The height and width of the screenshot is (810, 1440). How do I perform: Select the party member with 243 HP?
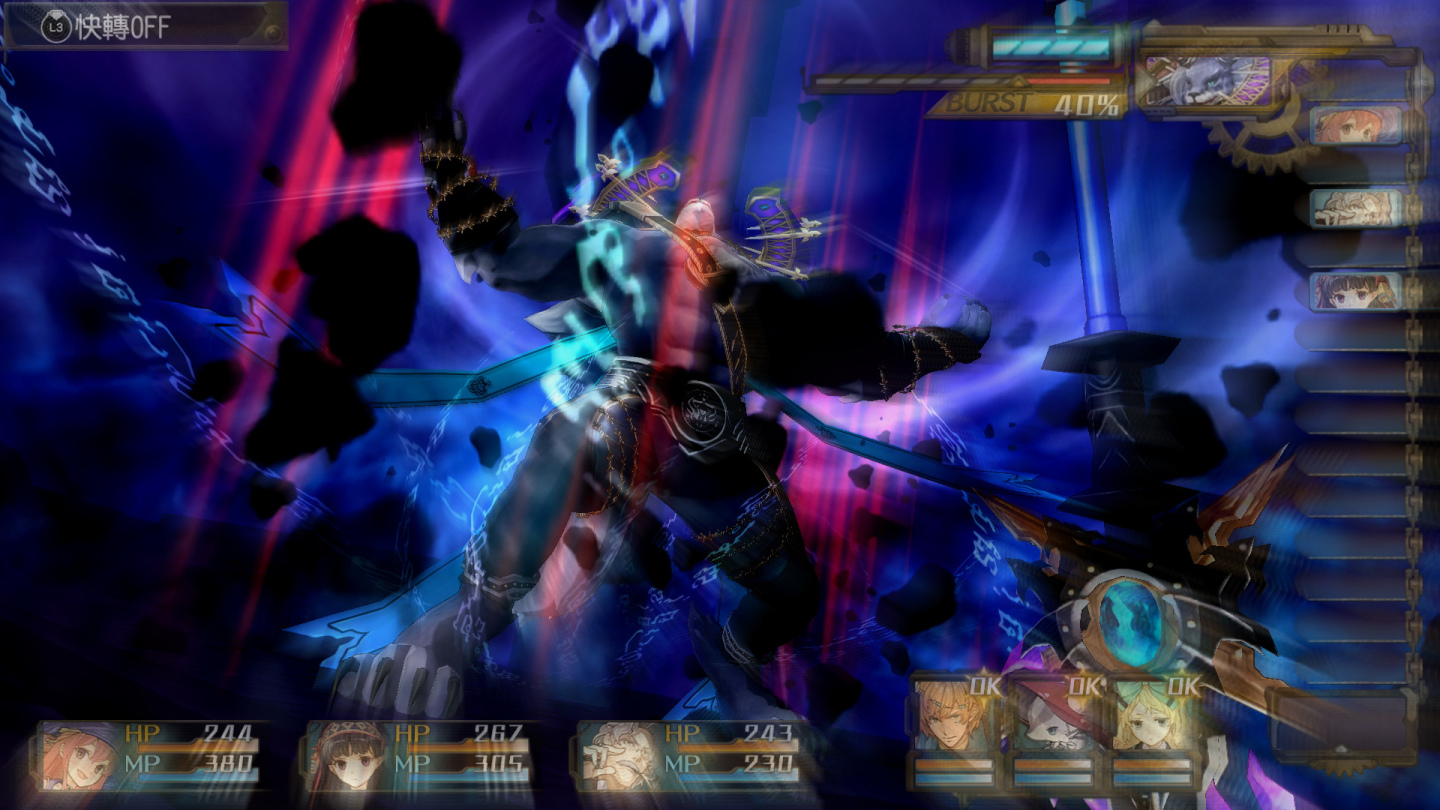690,755
